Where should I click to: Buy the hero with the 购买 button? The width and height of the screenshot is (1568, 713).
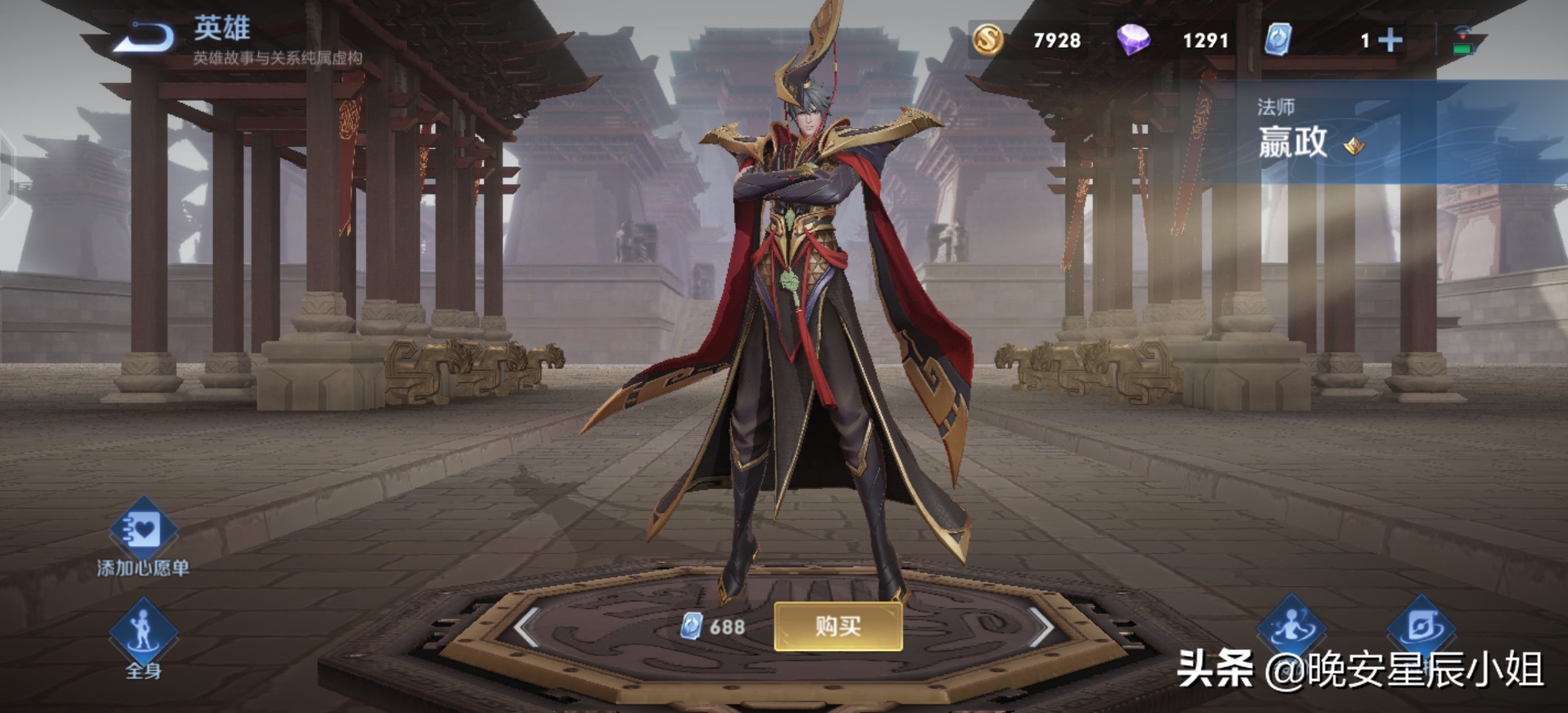pos(837,626)
